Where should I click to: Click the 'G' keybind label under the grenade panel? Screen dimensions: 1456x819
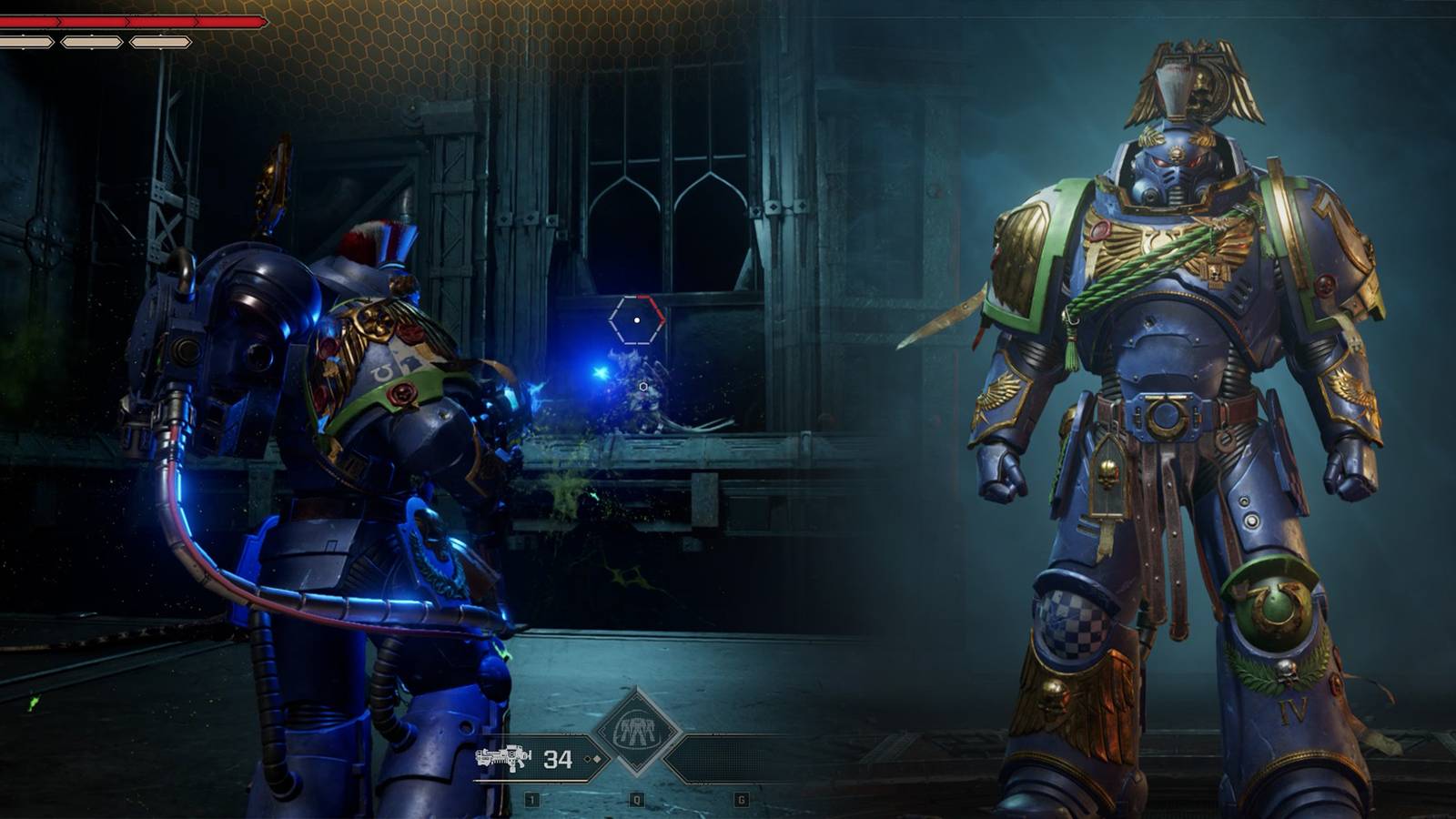[742, 798]
